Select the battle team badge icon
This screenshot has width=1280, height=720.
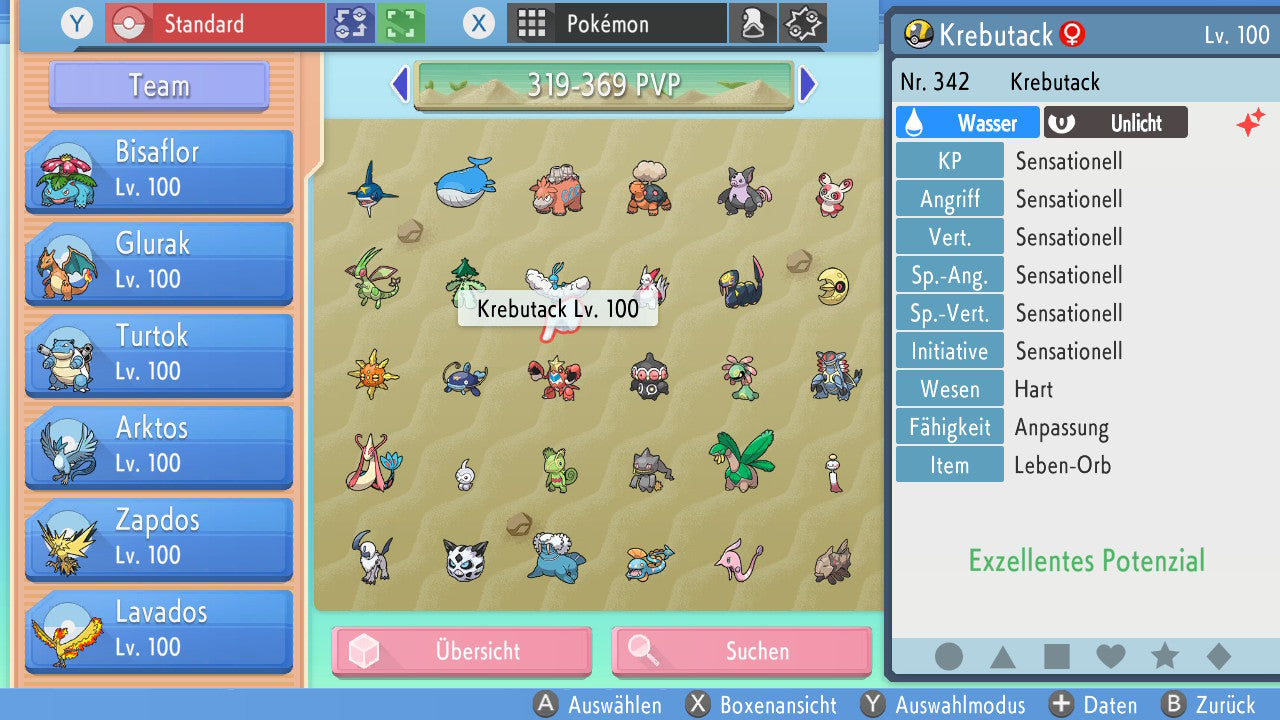[x=803, y=22]
